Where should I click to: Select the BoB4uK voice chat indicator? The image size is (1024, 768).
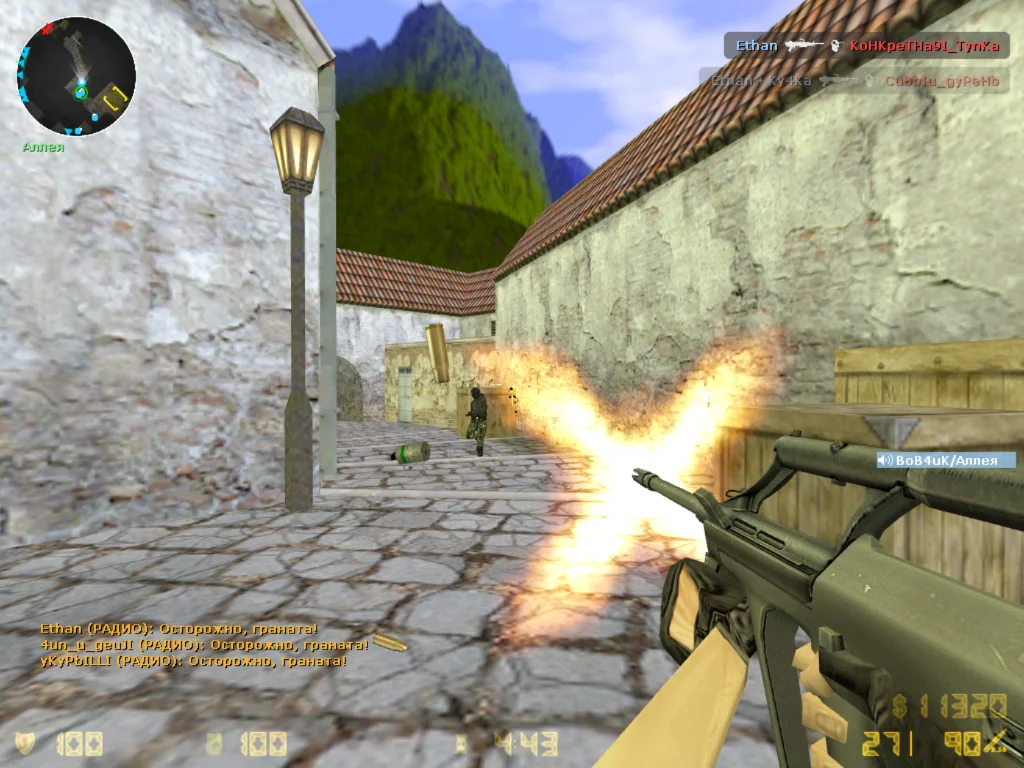tap(945, 460)
